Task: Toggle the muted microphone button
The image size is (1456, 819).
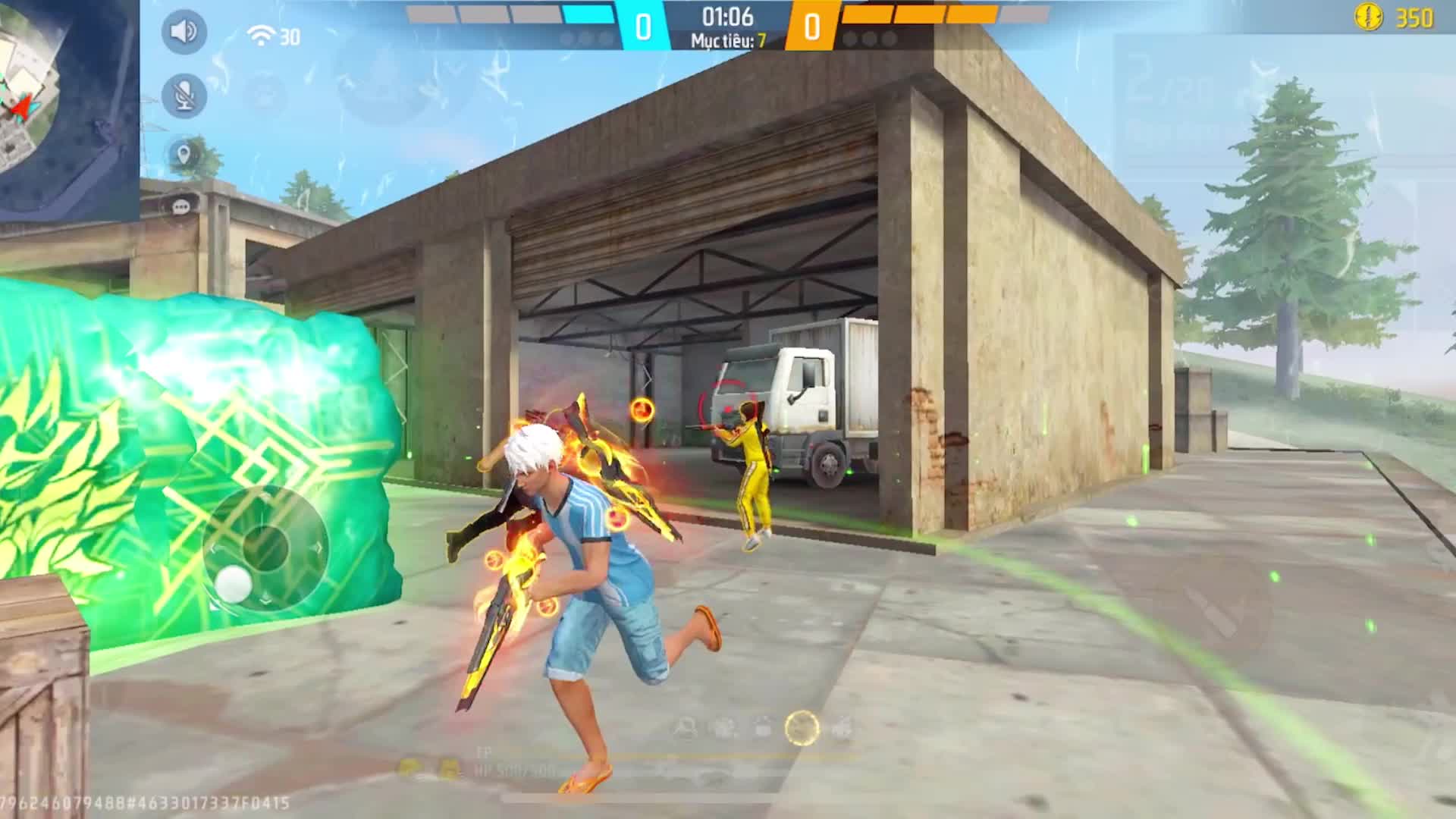Action: pos(184,96)
